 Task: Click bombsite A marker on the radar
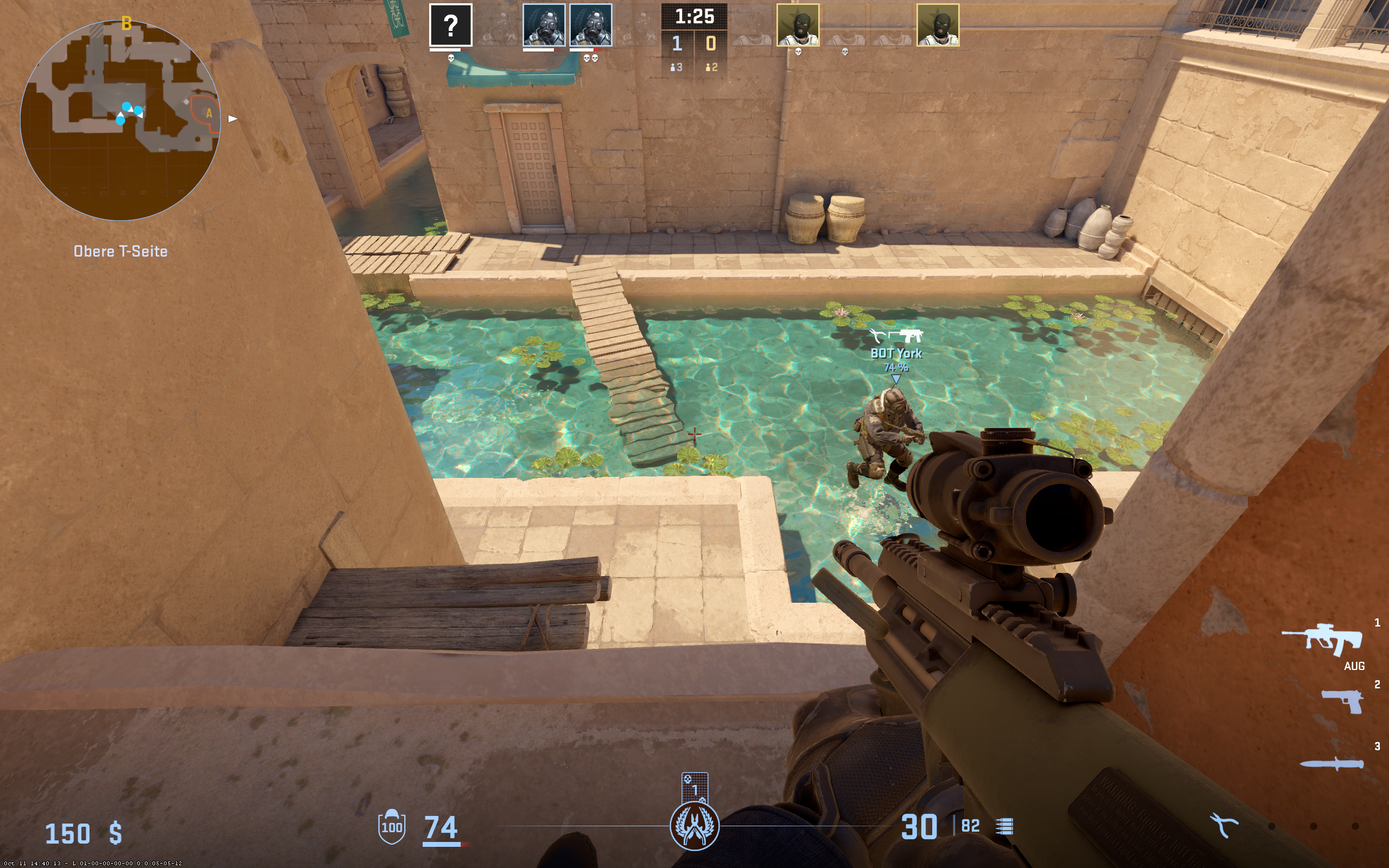(209, 113)
